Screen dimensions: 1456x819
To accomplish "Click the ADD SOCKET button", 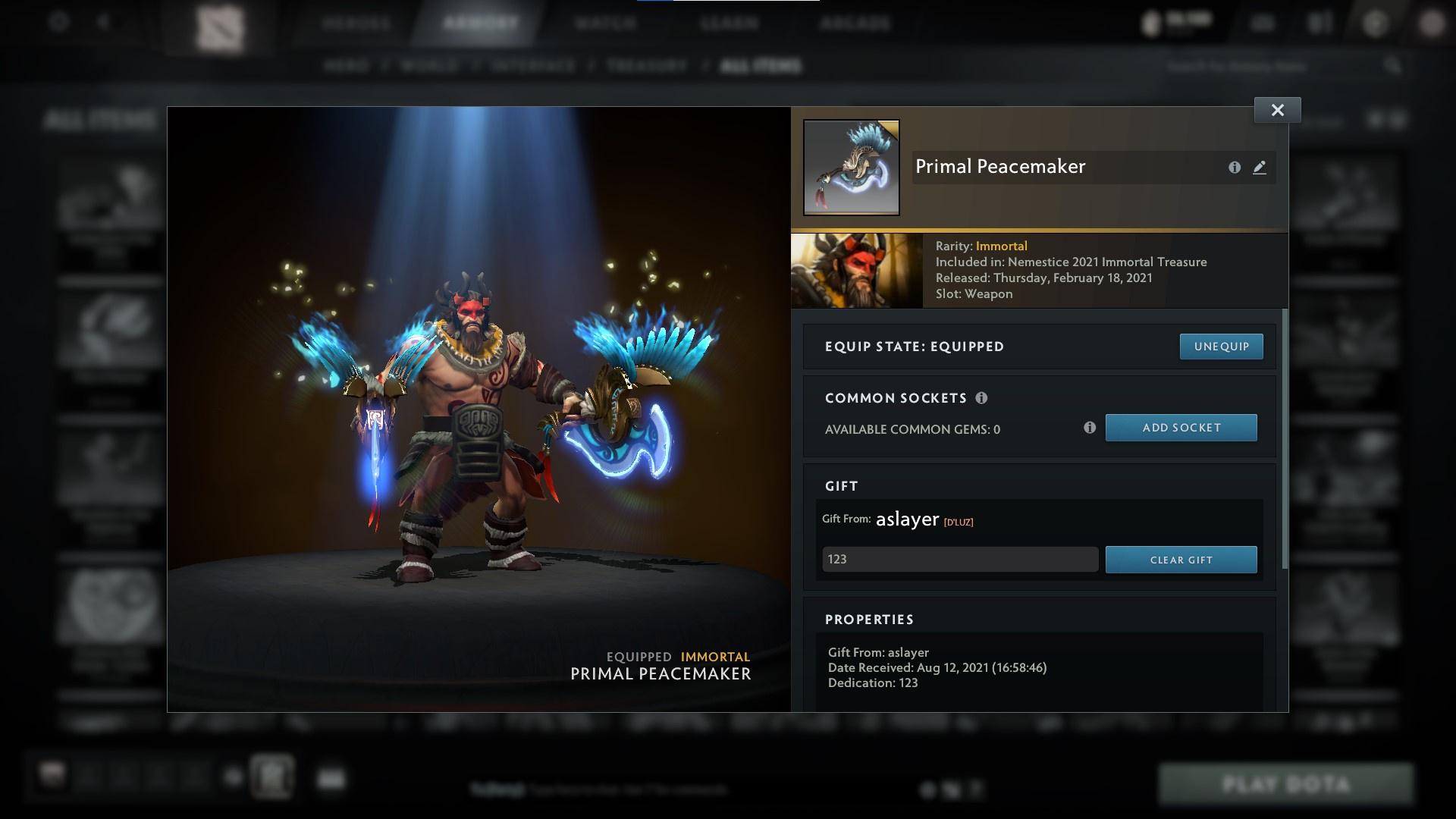I will pos(1181,427).
